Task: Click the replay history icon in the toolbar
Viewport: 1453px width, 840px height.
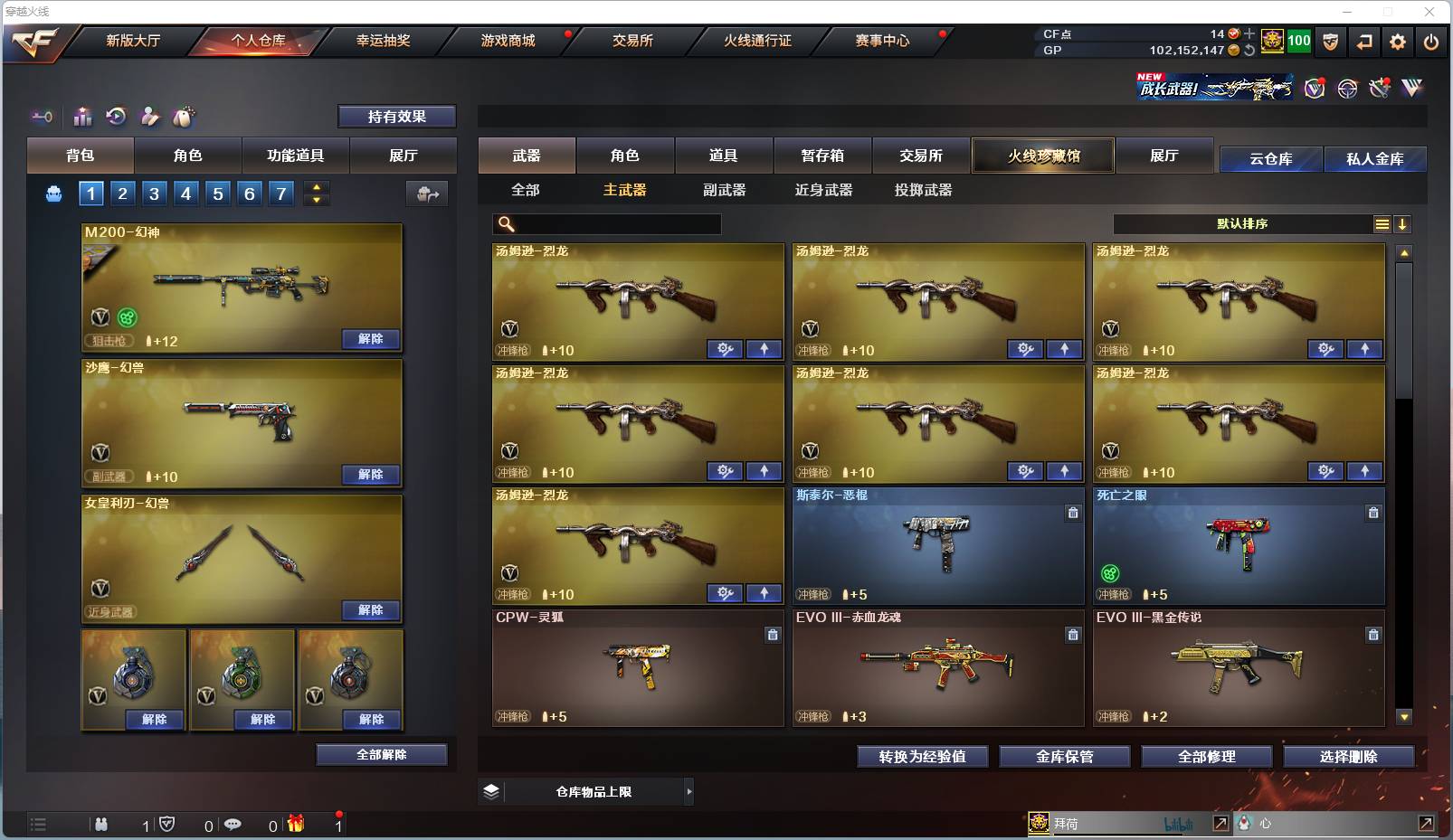Action: pyautogui.click(x=117, y=116)
